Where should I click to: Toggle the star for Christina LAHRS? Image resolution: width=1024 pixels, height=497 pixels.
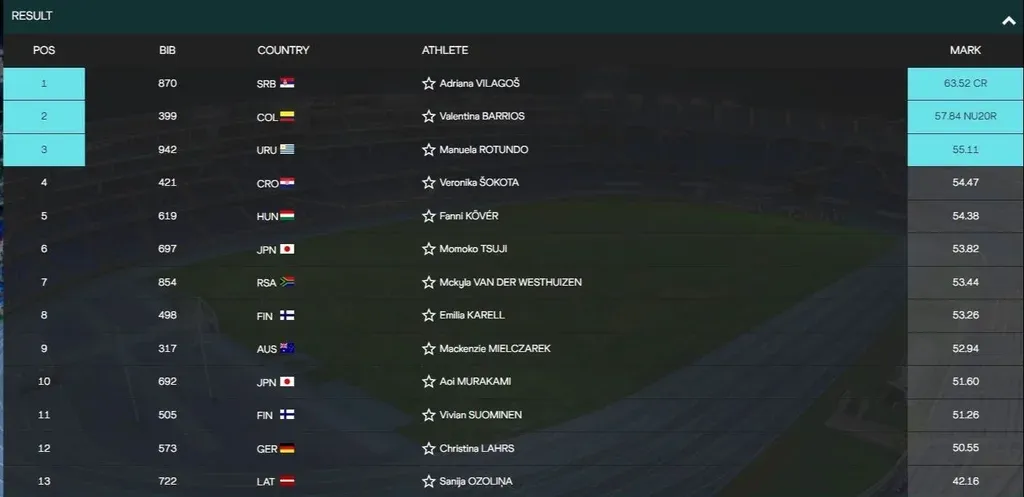(x=429, y=448)
